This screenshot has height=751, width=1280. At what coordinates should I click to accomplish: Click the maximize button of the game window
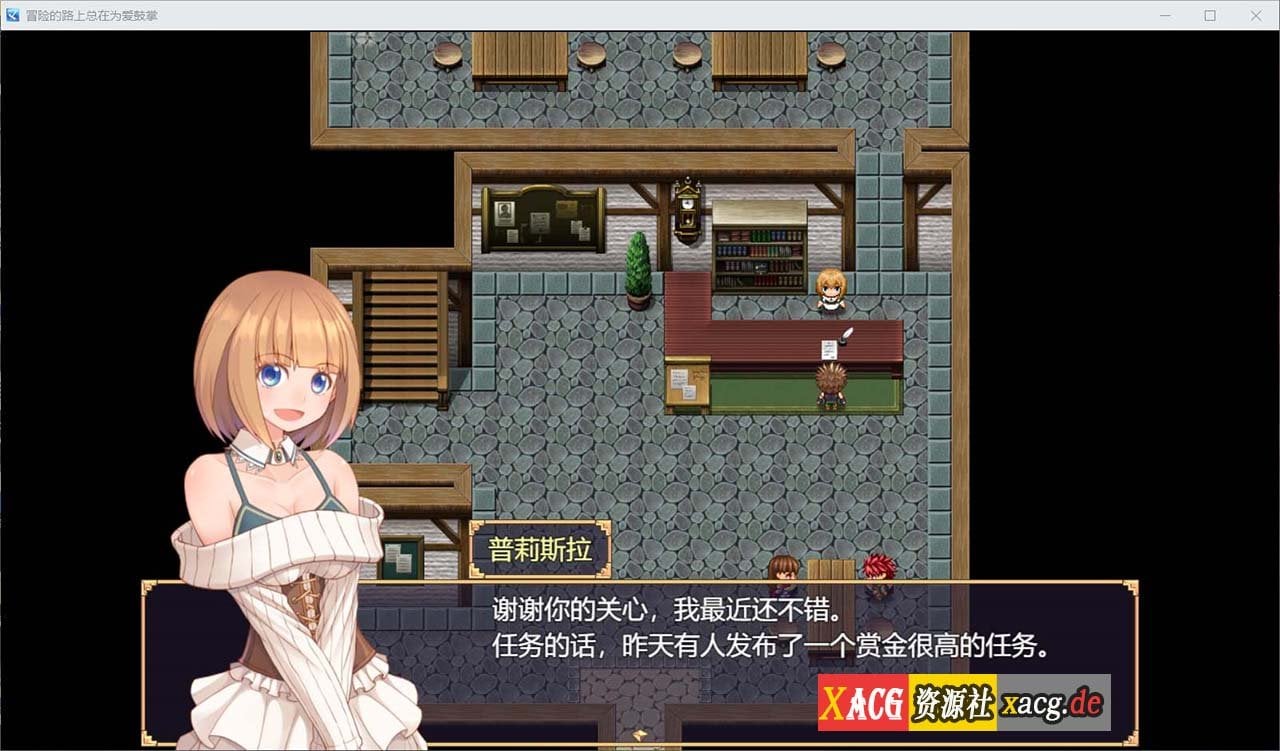coord(1210,16)
